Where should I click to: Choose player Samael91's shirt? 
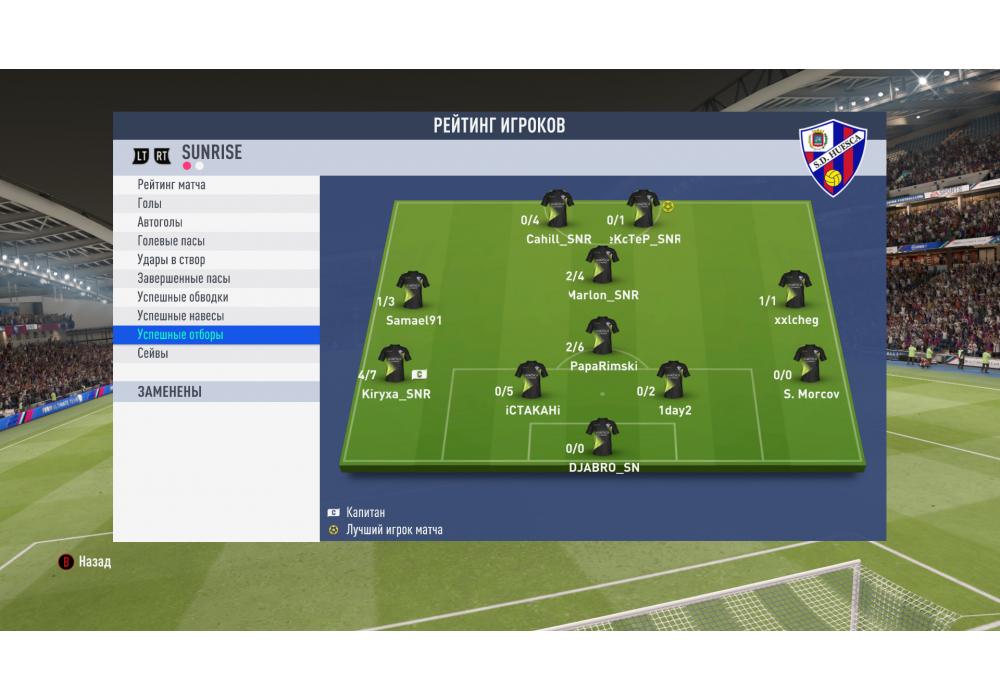click(x=412, y=290)
